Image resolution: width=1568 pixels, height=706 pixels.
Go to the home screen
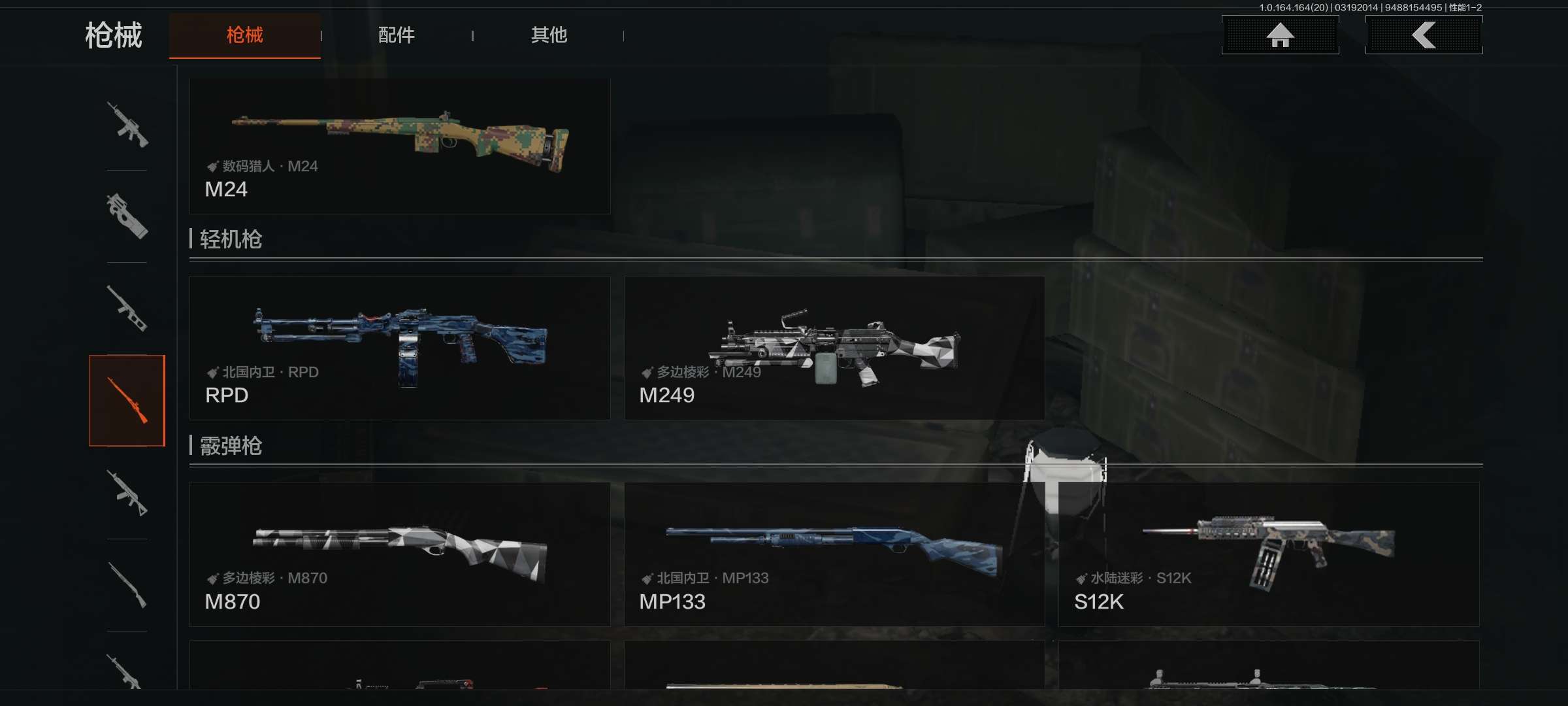tap(1280, 35)
